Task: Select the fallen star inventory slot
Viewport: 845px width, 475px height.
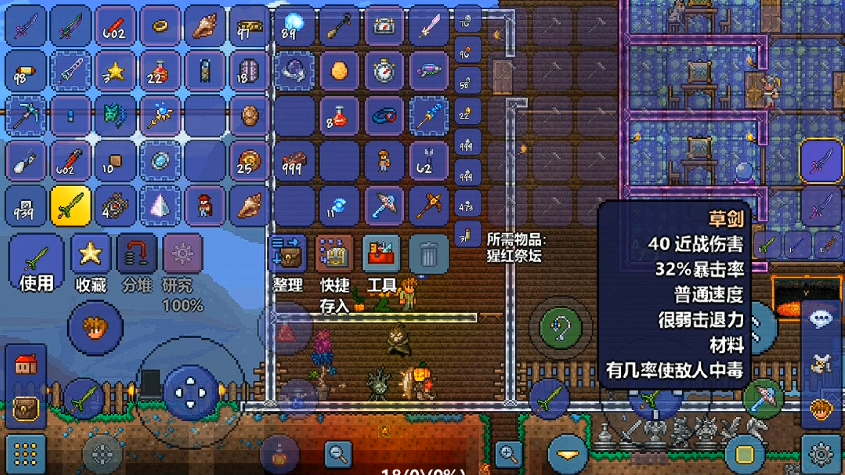Action: [116, 72]
